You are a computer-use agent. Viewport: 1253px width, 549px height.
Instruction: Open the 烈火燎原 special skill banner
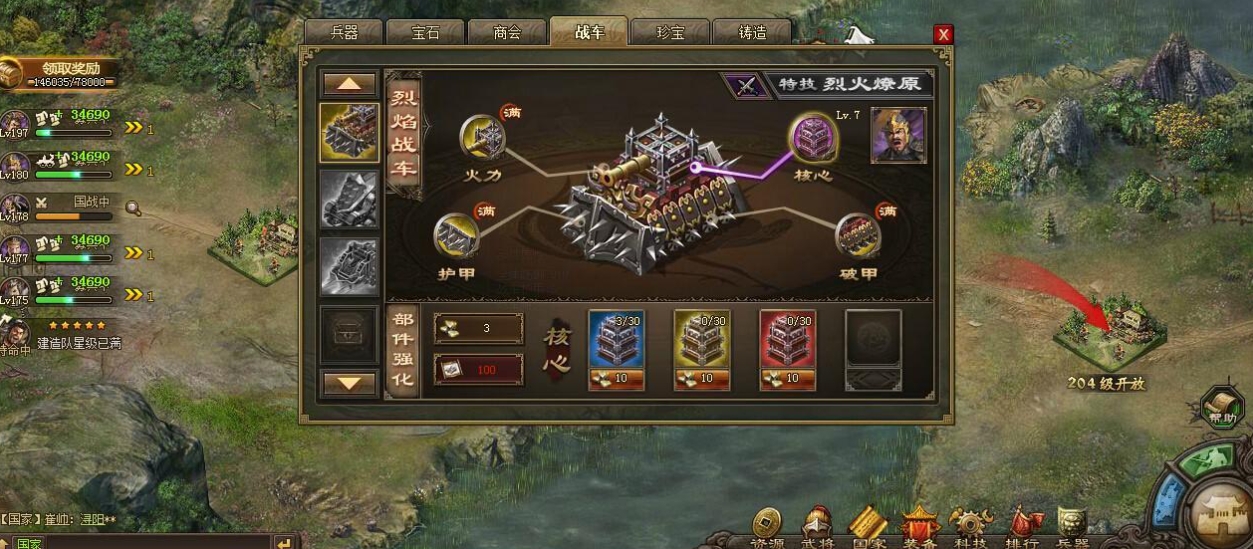click(x=850, y=84)
